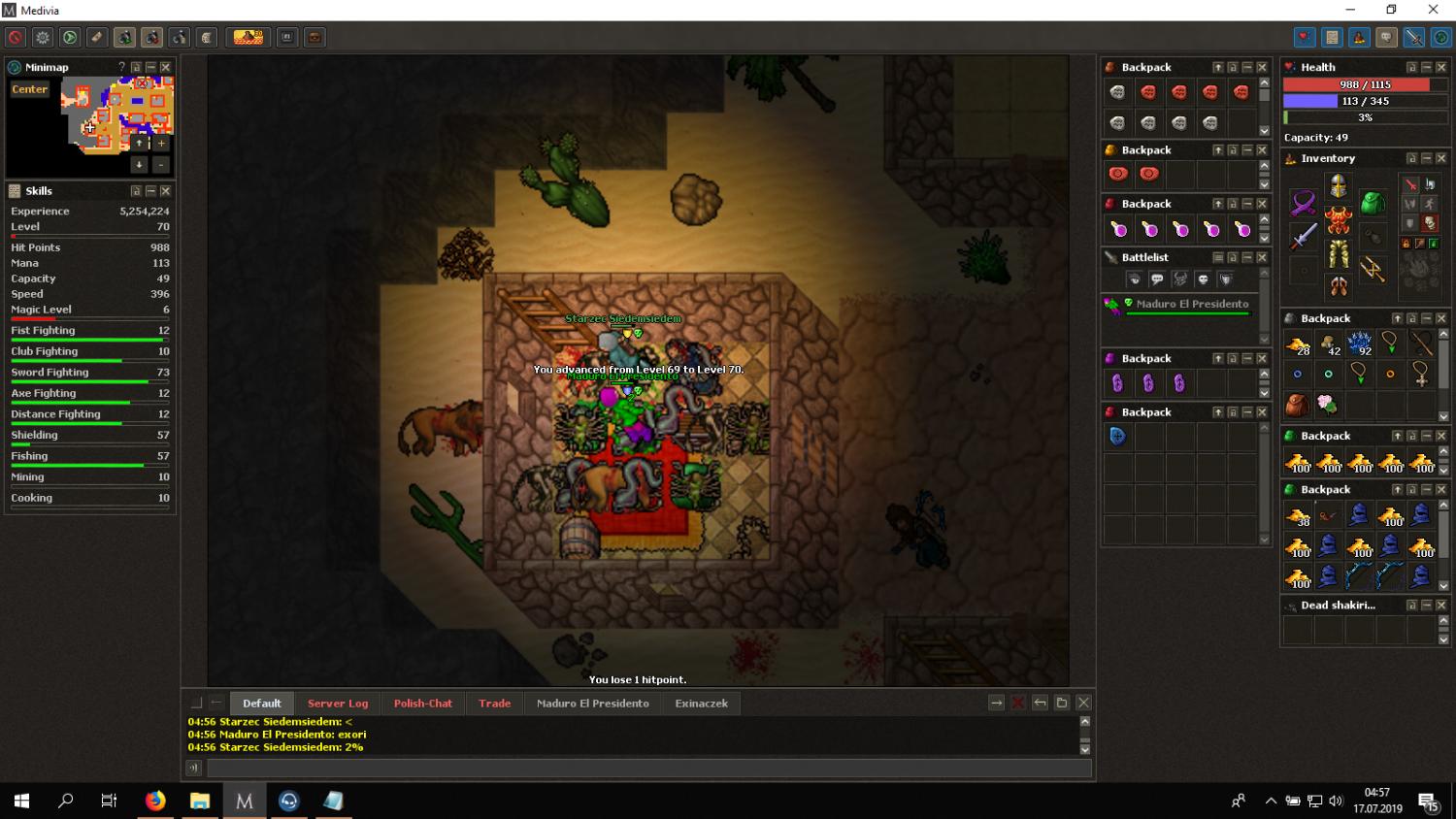Click the green backpack equipment slot
The width and height of the screenshot is (1456, 819).
tap(1372, 203)
